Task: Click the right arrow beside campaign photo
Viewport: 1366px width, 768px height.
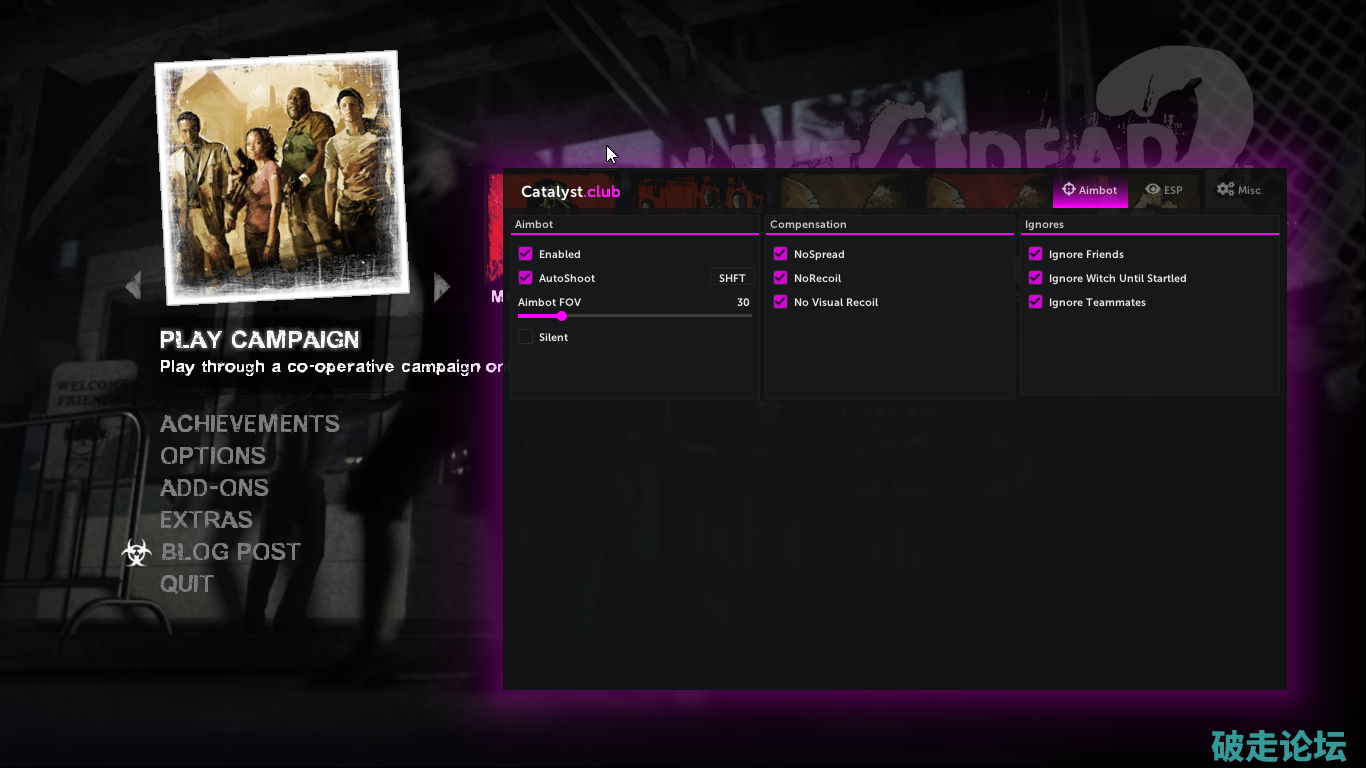Action: (x=442, y=288)
